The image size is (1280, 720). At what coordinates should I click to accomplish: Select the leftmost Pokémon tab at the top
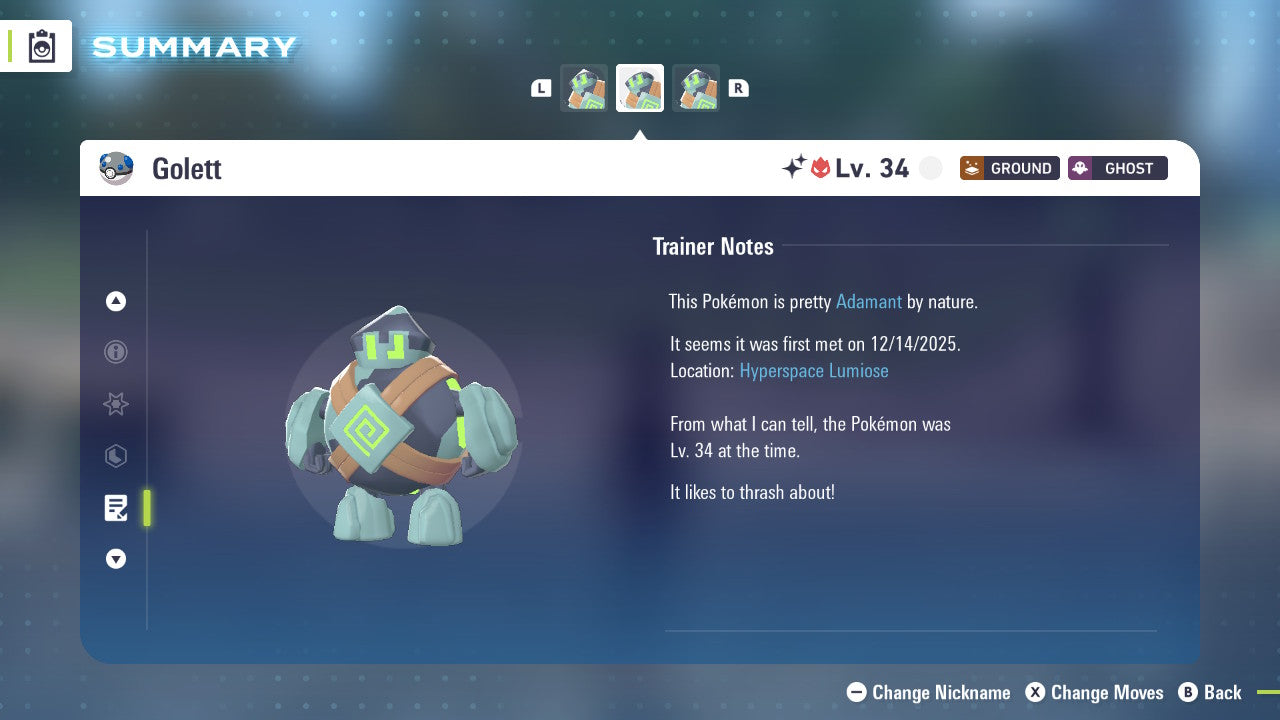pos(584,88)
